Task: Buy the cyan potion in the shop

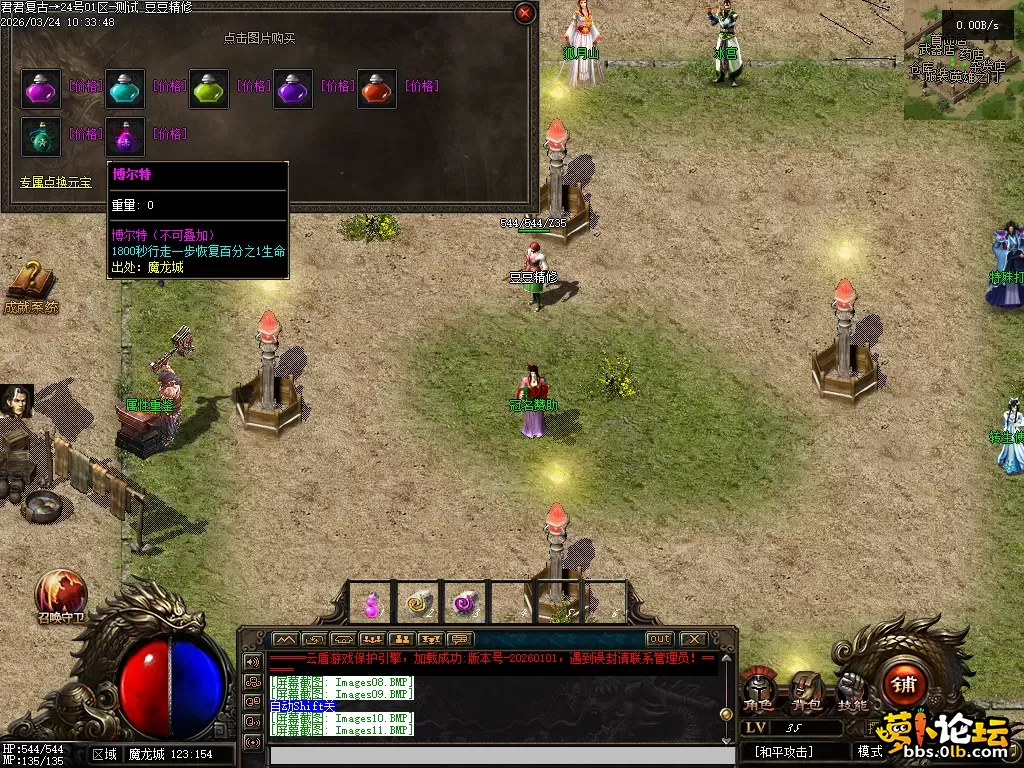Action: [x=125, y=89]
